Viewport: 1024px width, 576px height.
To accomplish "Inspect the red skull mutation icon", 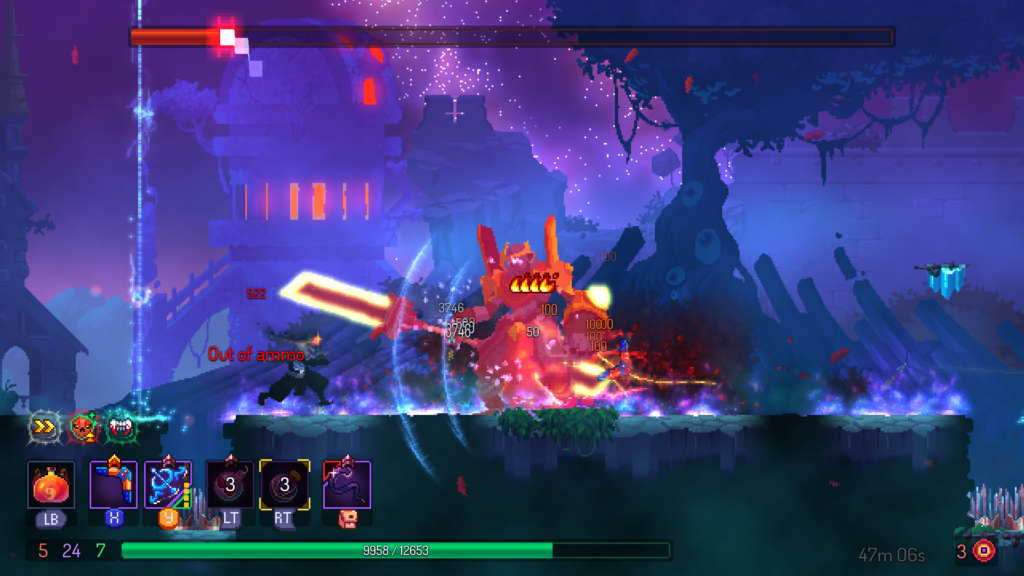I will tap(83, 427).
